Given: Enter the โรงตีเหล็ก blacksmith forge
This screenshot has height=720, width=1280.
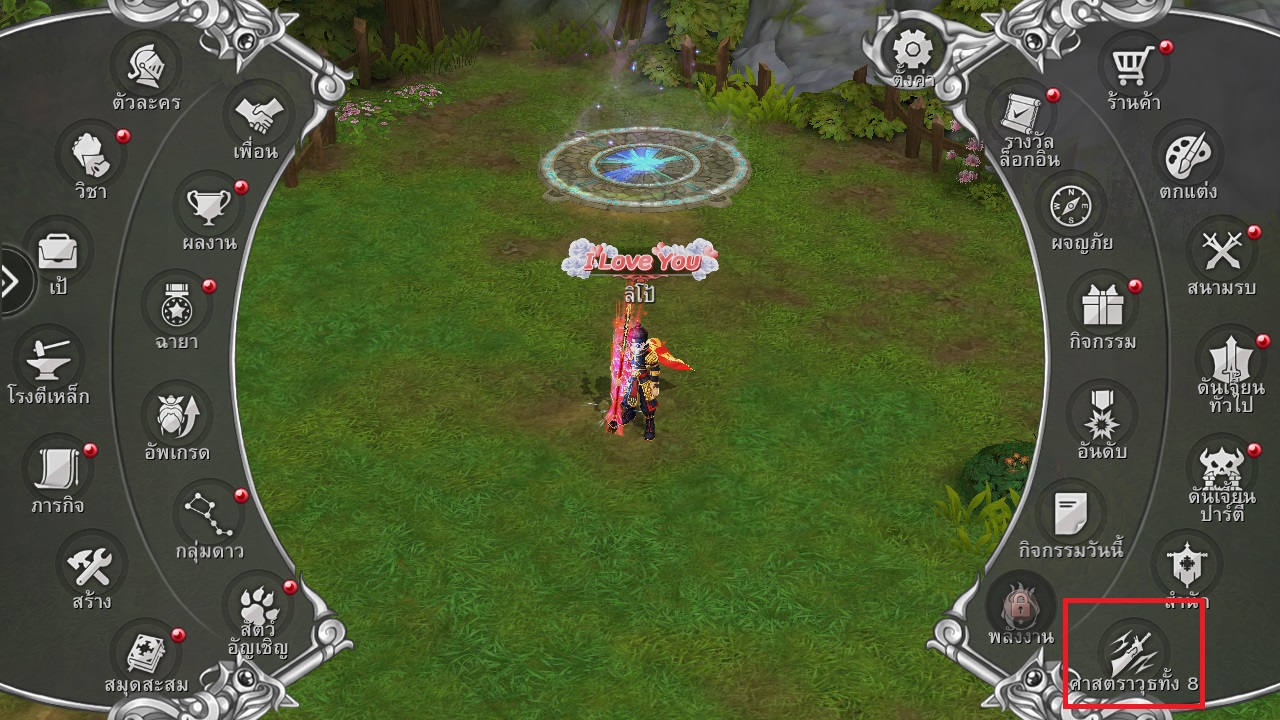Looking at the screenshot, I should (51, 358).
